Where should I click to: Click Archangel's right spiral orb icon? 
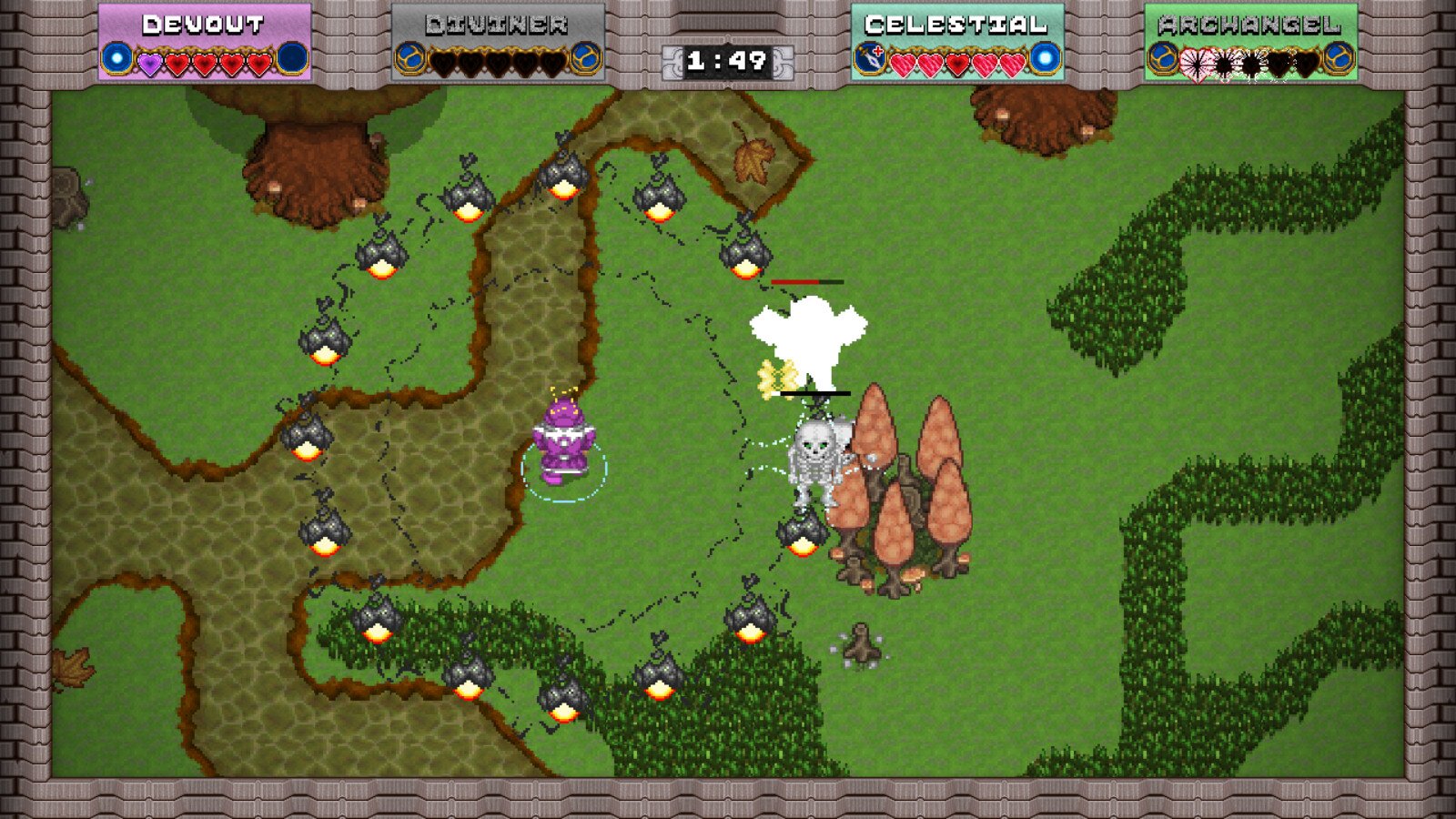point(1337,58)
